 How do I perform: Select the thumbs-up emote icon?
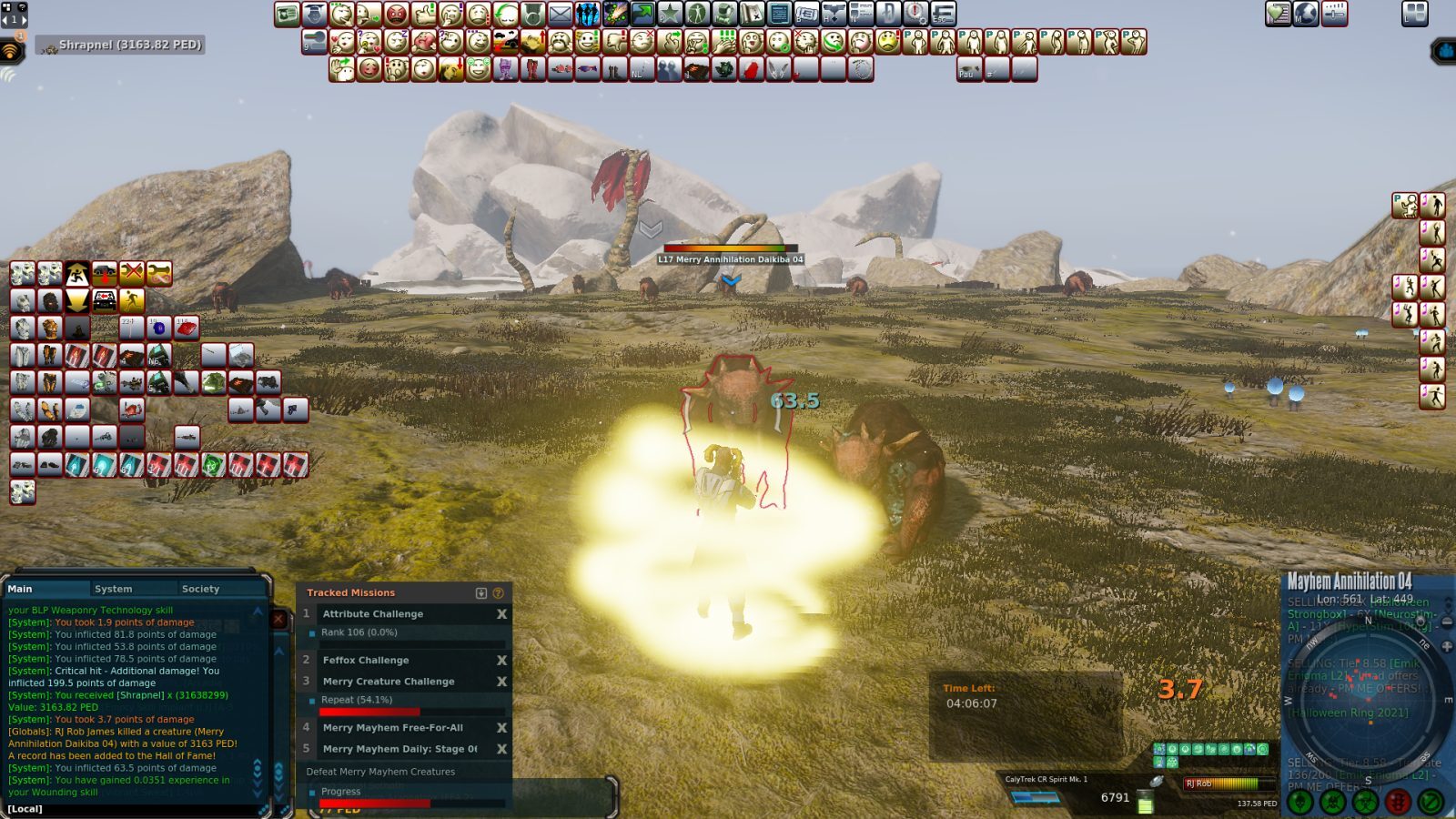click(425, 14)
